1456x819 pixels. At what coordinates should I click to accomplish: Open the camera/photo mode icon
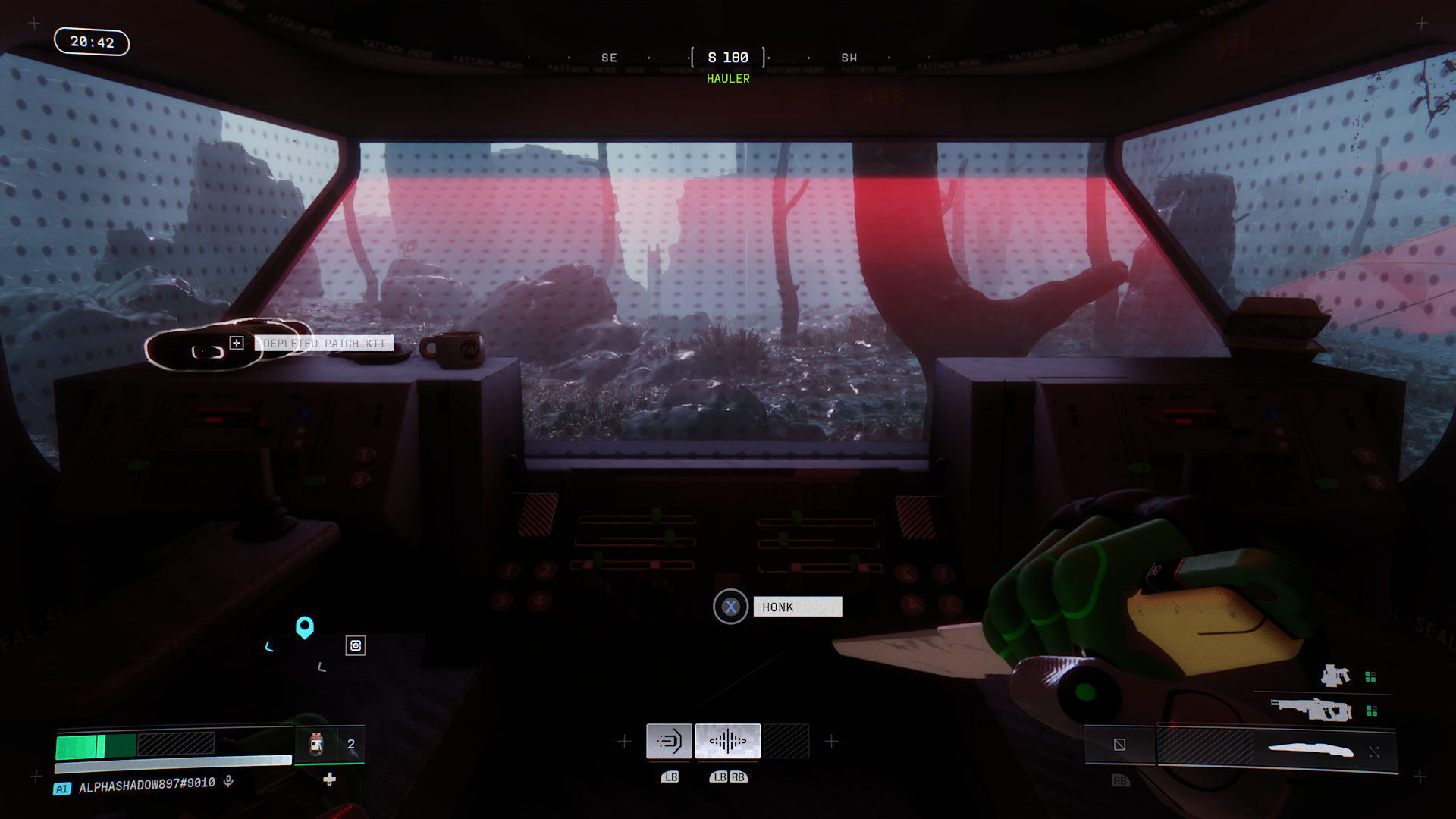(x=355, y=645)
